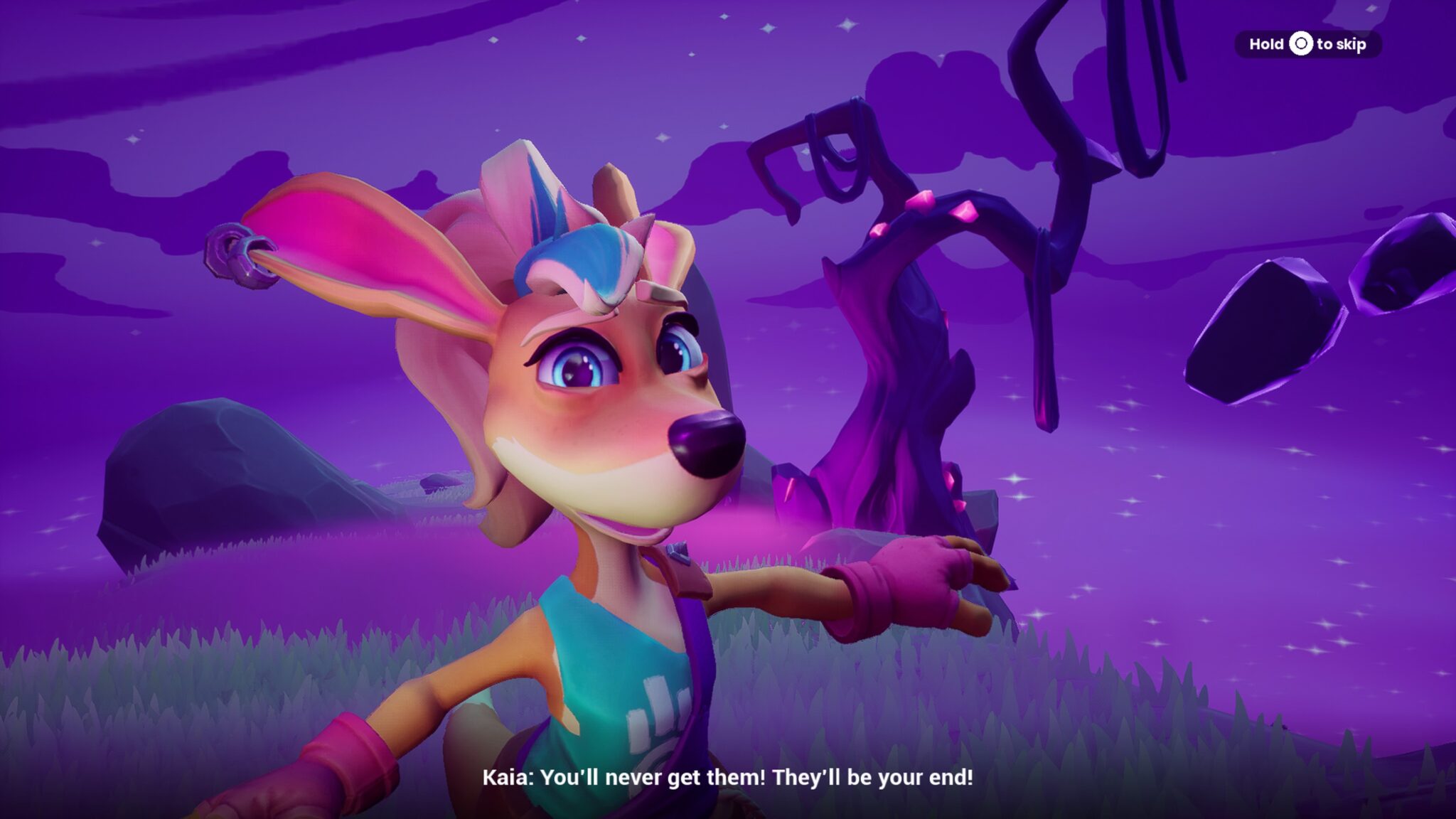Click the word 'skip' in the prompt
This screenshot has width=1456, height=819.
(x=1351, y=44)
